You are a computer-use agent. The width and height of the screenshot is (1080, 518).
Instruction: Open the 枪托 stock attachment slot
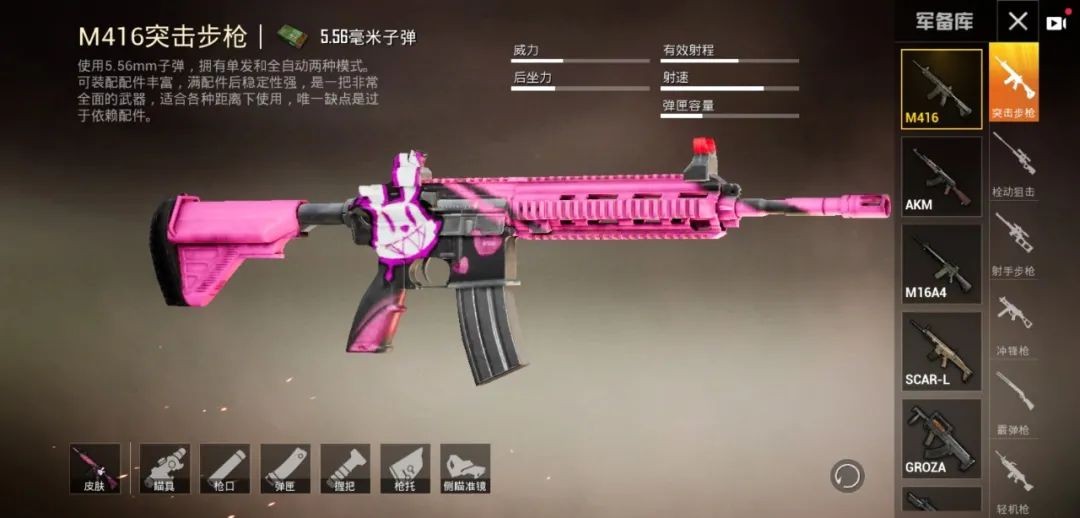click(x=405, y=468)
